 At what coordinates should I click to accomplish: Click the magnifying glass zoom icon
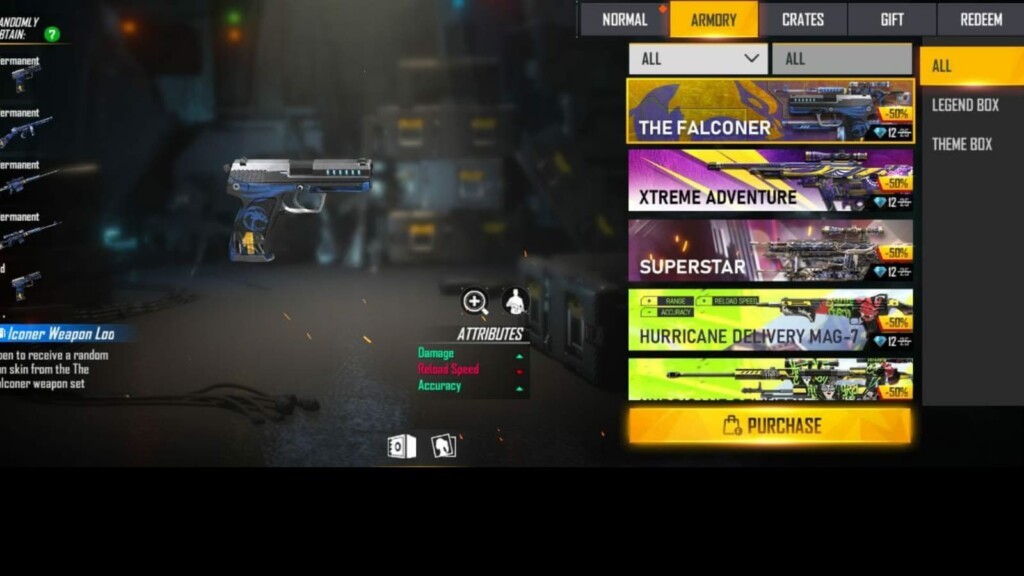pyautogui.click(x=475, y=301)
